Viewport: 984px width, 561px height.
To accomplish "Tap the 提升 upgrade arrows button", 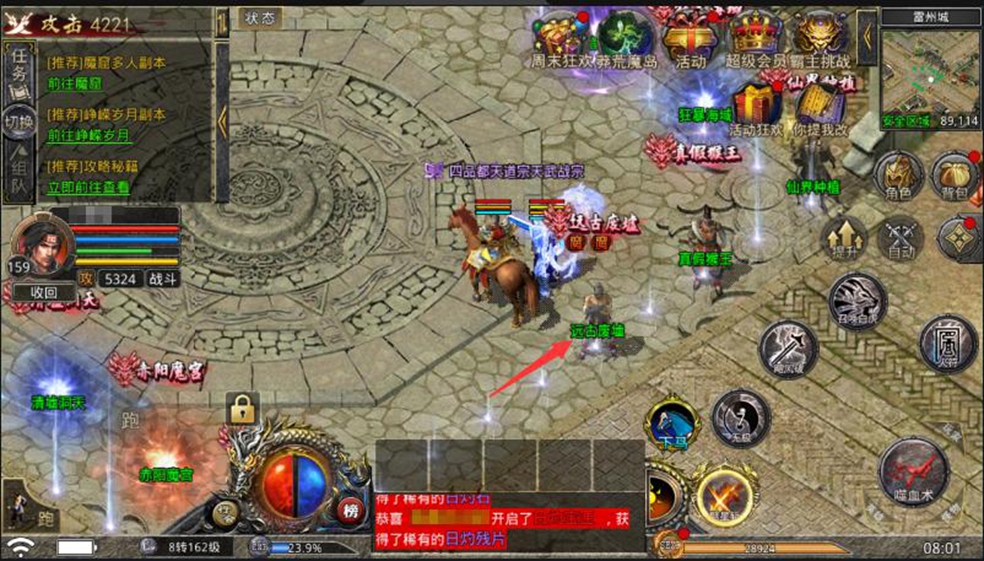I will 843,237.
